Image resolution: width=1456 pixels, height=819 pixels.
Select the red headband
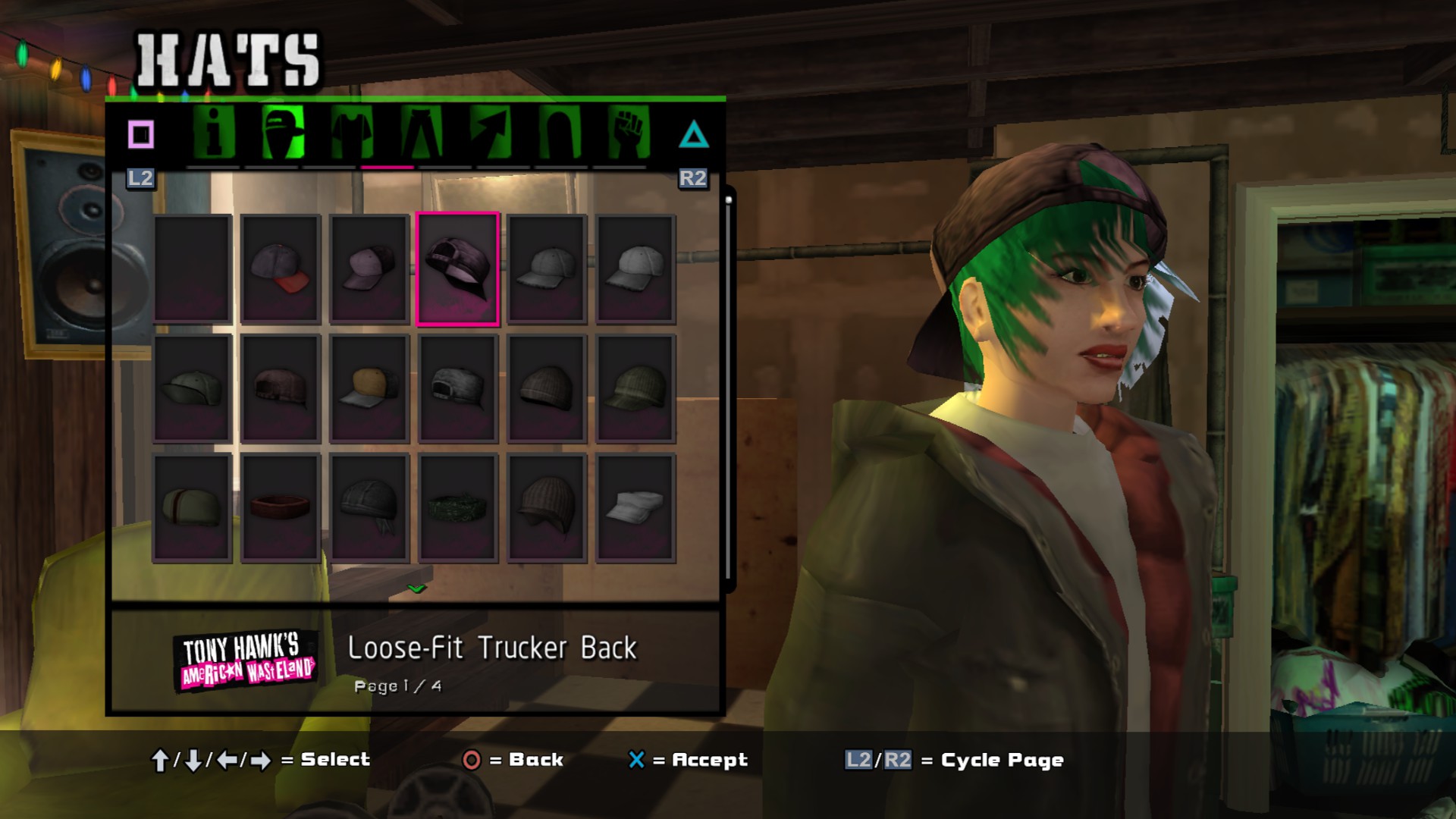281,507
